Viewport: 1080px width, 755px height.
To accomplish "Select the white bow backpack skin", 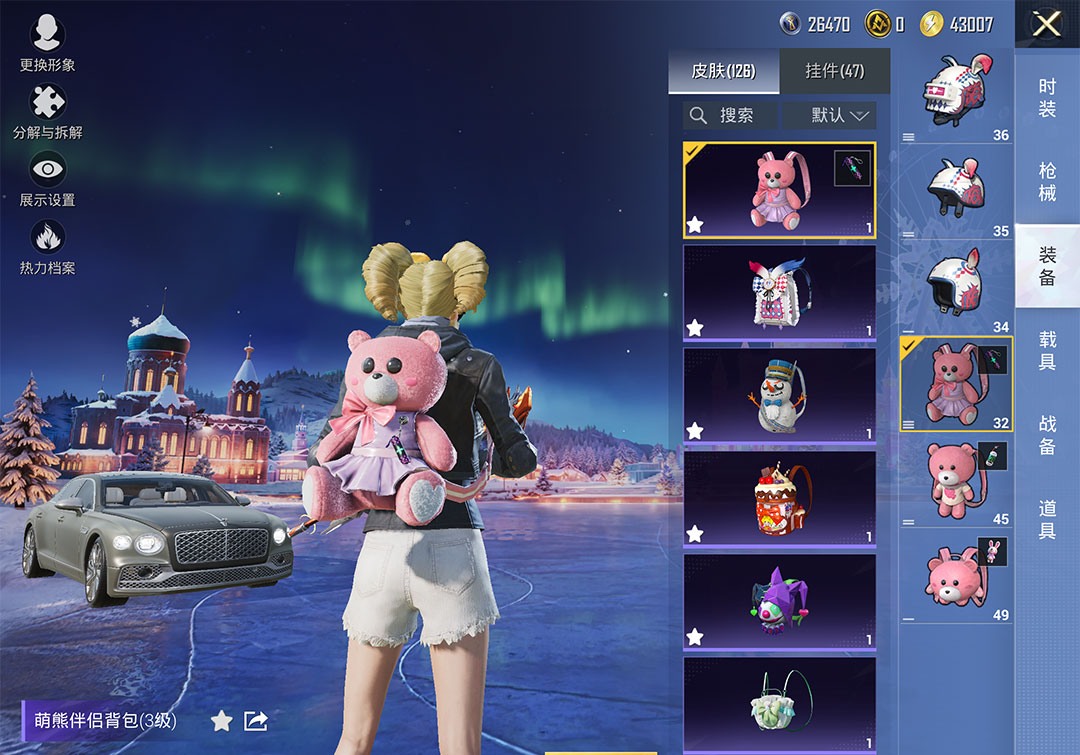I will coord(779,292).
